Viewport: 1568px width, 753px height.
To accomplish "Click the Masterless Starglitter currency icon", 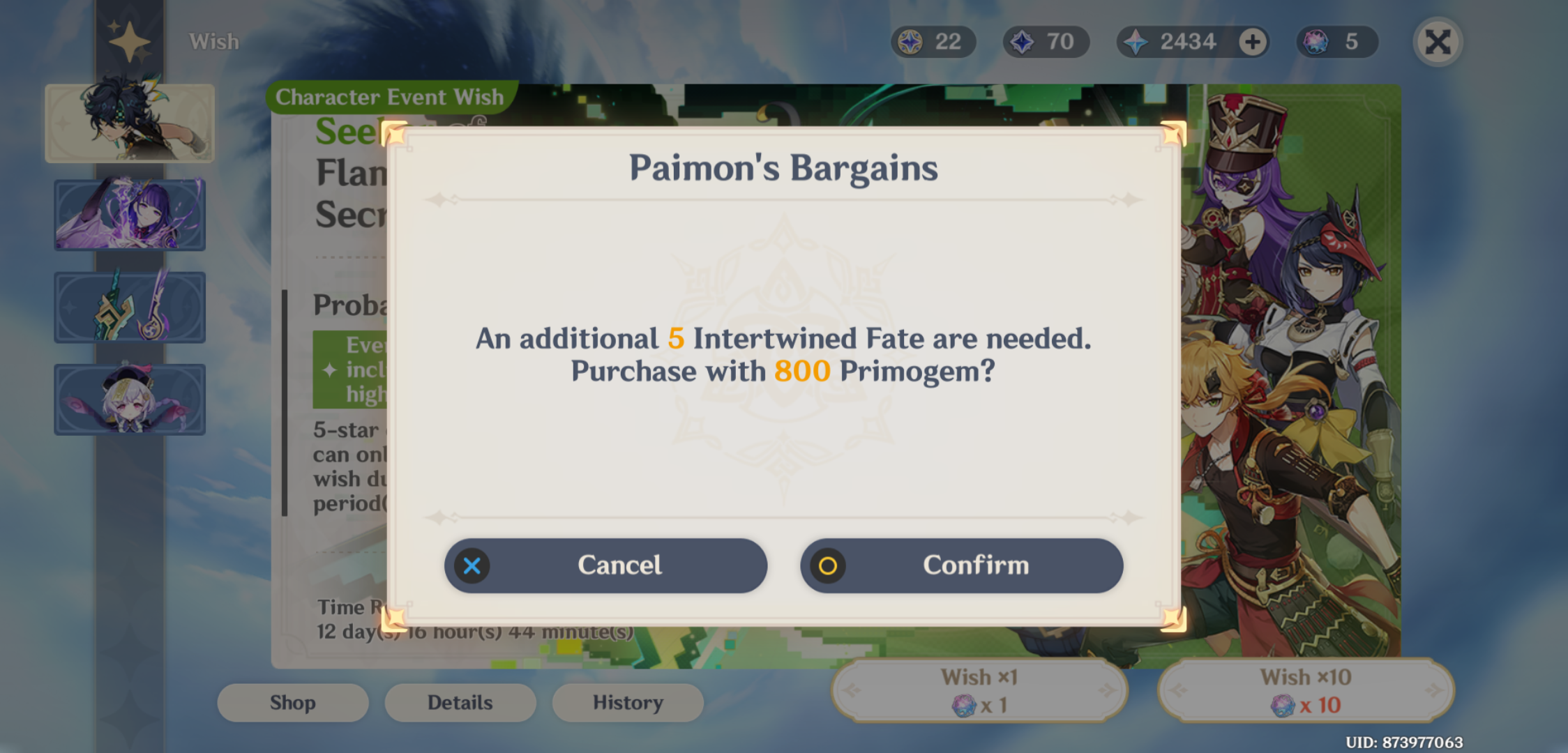I will (x=910, y=41).
